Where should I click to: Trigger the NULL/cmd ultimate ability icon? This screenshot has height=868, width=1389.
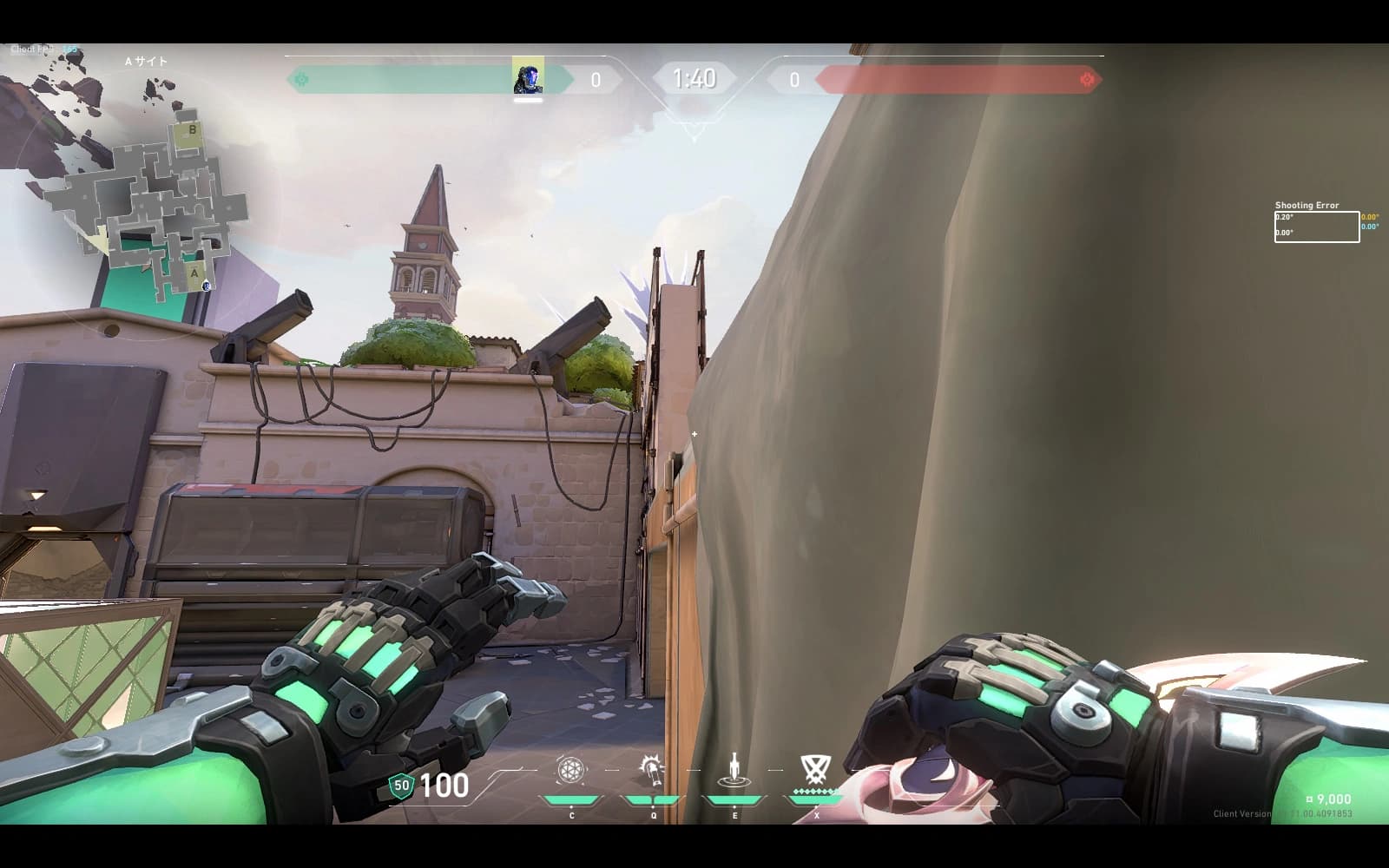tap(813, 769)
